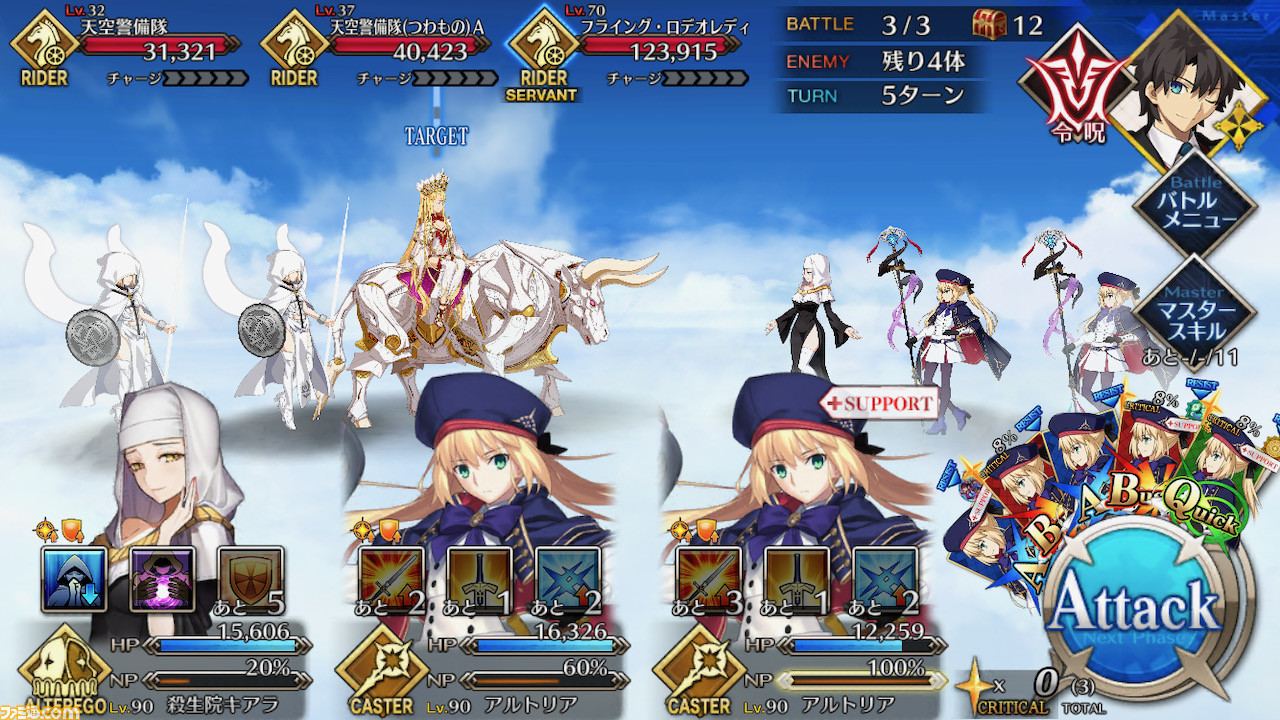Activate Kiara's blue hooded figure skill

pos(74,579)
